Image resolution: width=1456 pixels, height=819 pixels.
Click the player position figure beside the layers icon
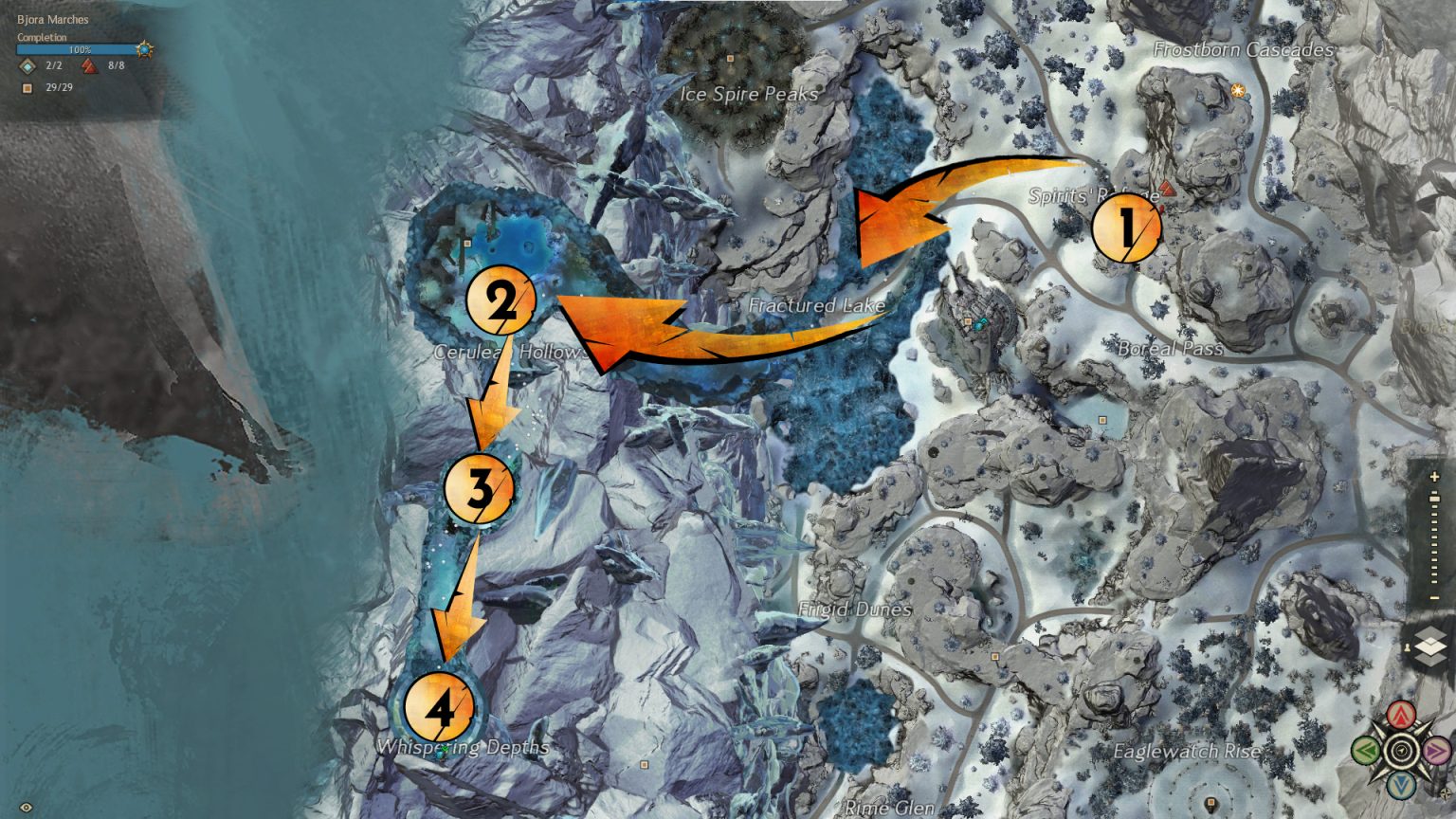click(x=1408, y=646)
